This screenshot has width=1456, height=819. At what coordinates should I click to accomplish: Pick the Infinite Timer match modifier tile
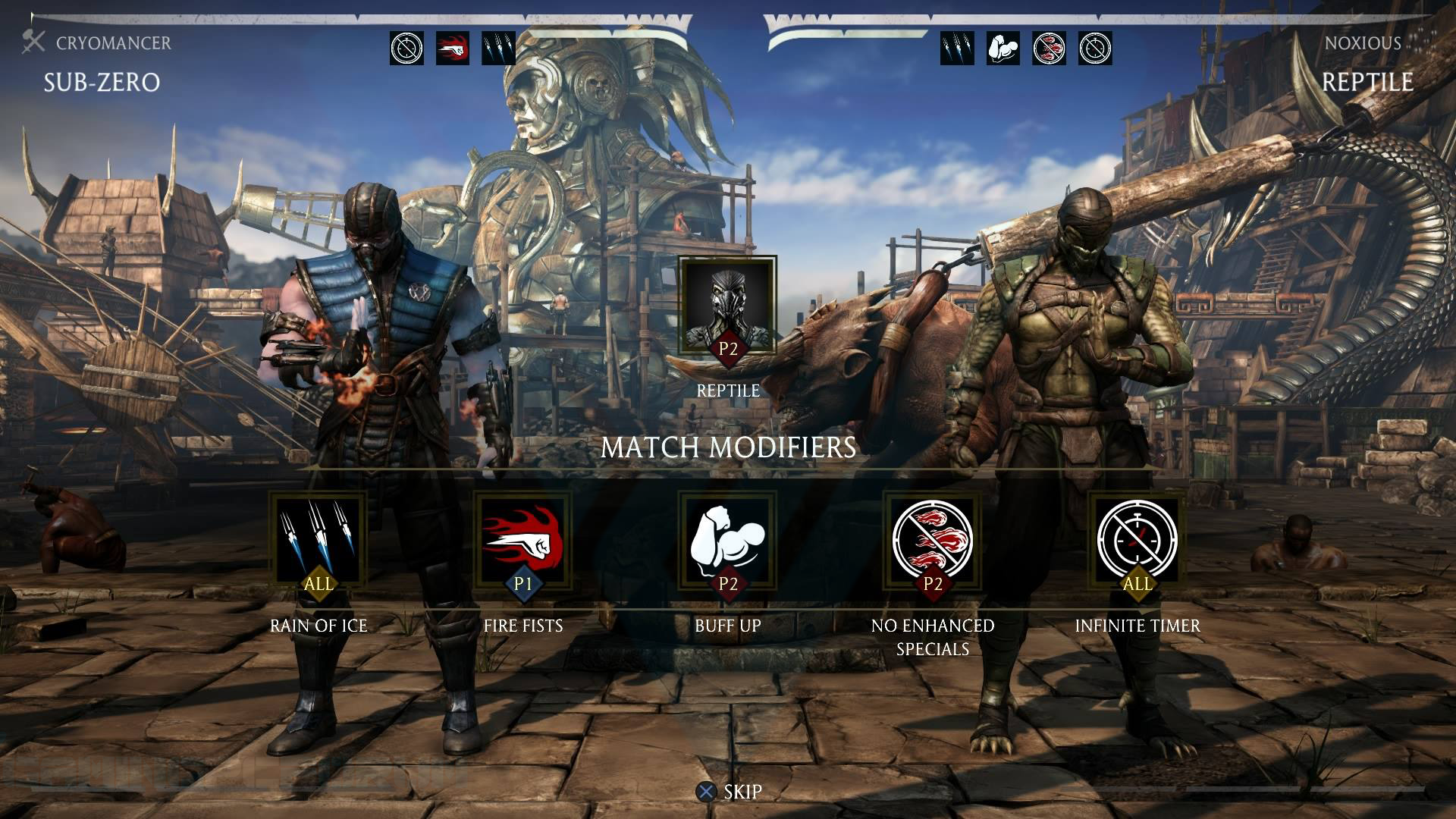pos(1137,541)
